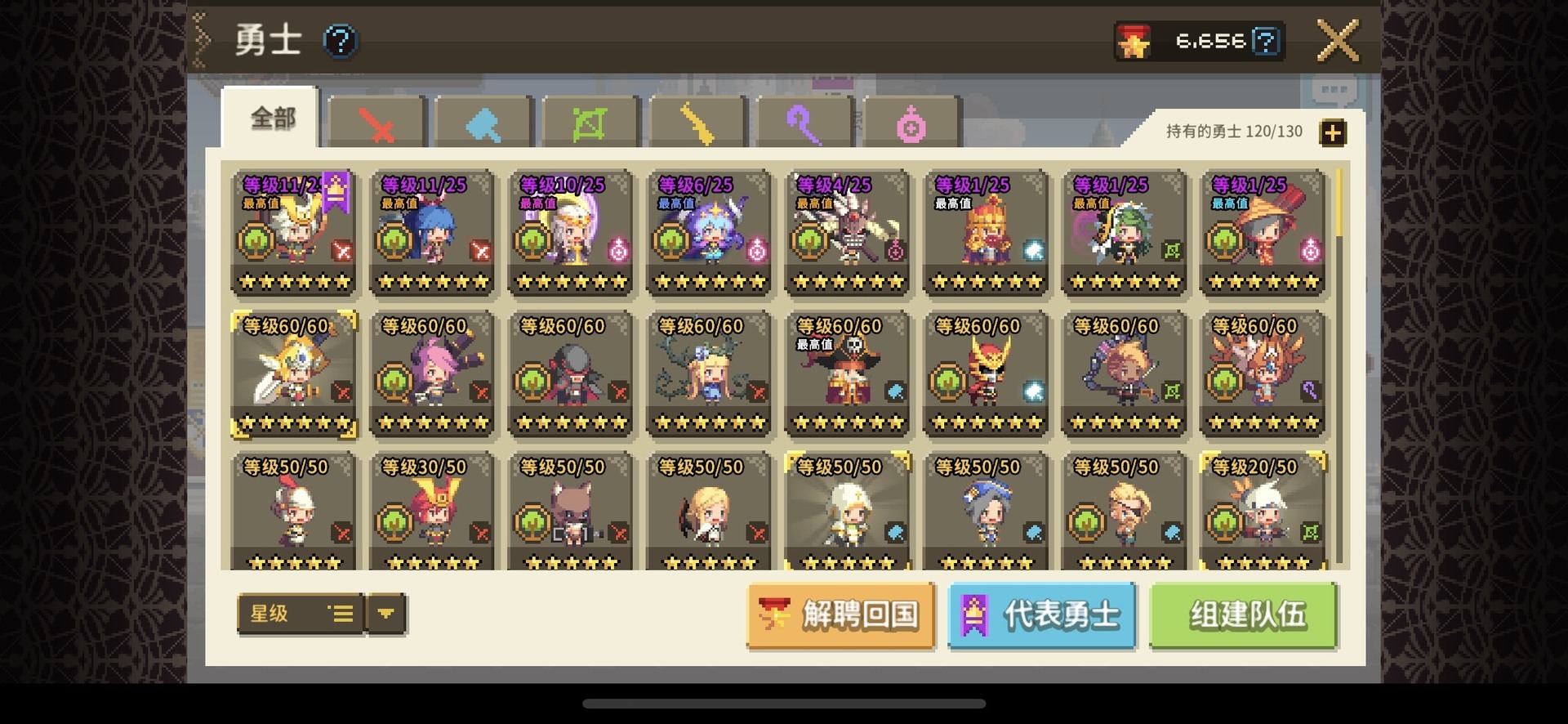Image resolution: width=1568 pixels, height=724 pixels.
Task: Select the level 30/50 red samurai hero
Action: [432, 512]
